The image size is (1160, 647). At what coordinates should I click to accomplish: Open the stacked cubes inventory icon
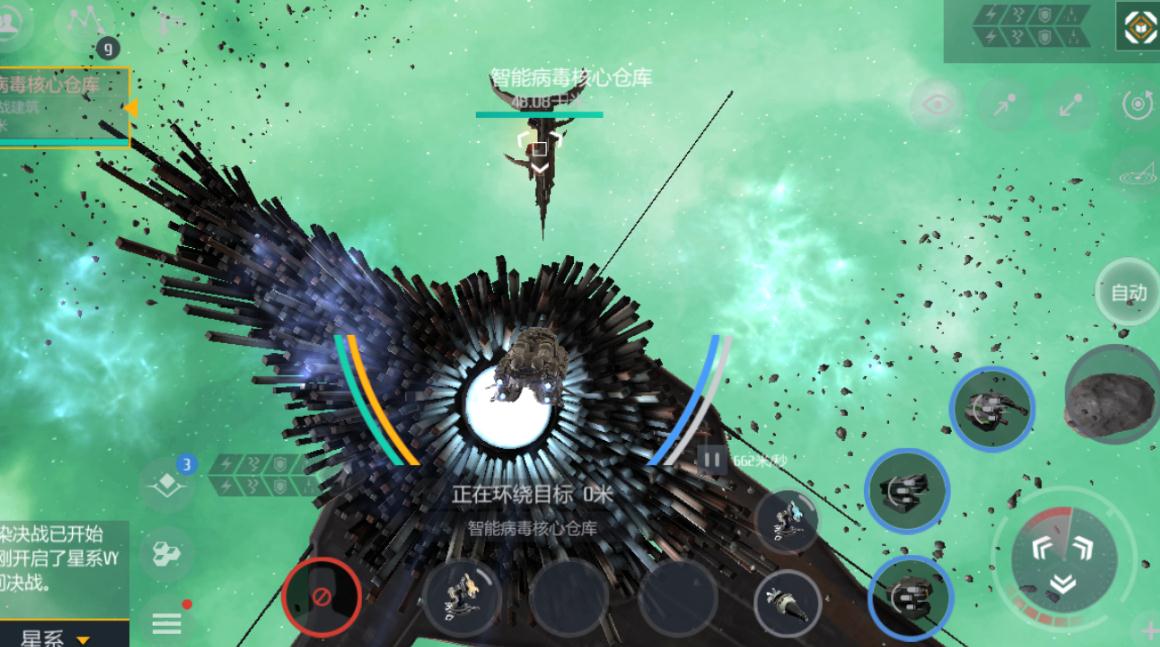pos(167,554)
